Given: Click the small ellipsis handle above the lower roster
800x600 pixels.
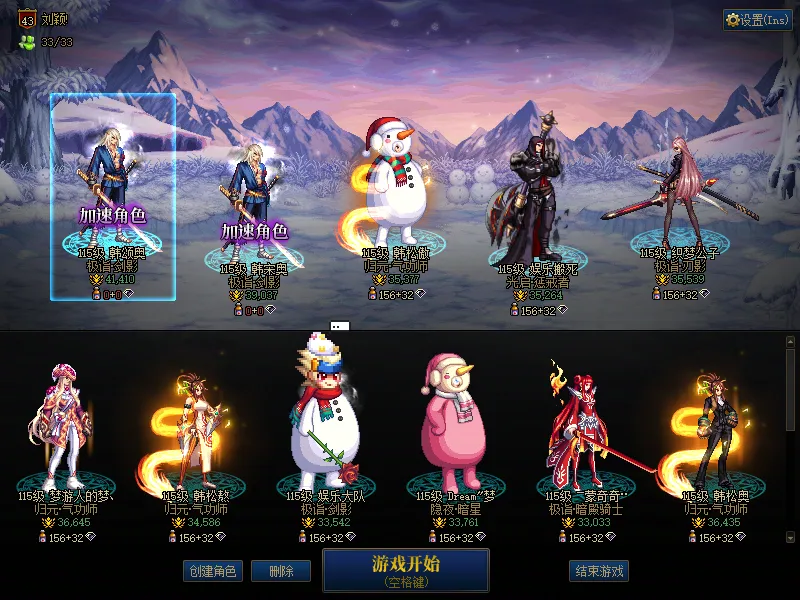Looking at the screenshot, I should [339, 326].
